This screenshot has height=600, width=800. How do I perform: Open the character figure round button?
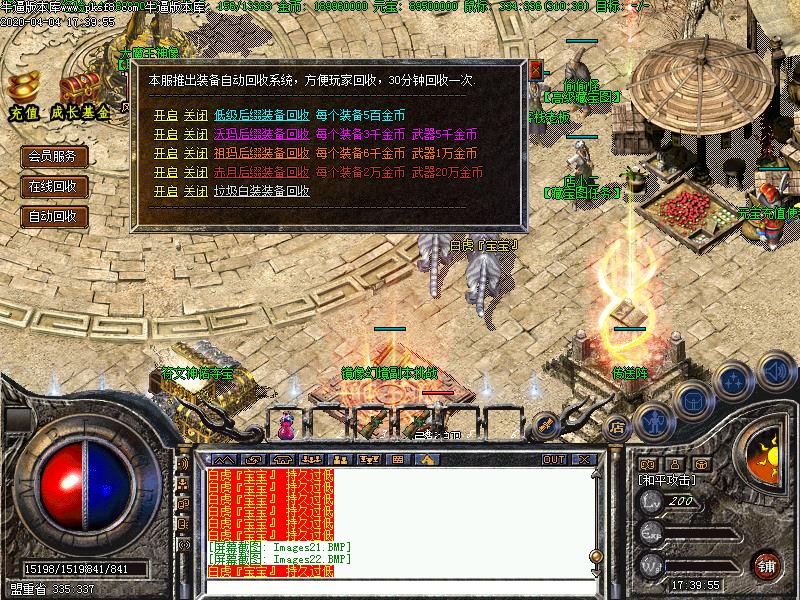[x=655, y=421]
